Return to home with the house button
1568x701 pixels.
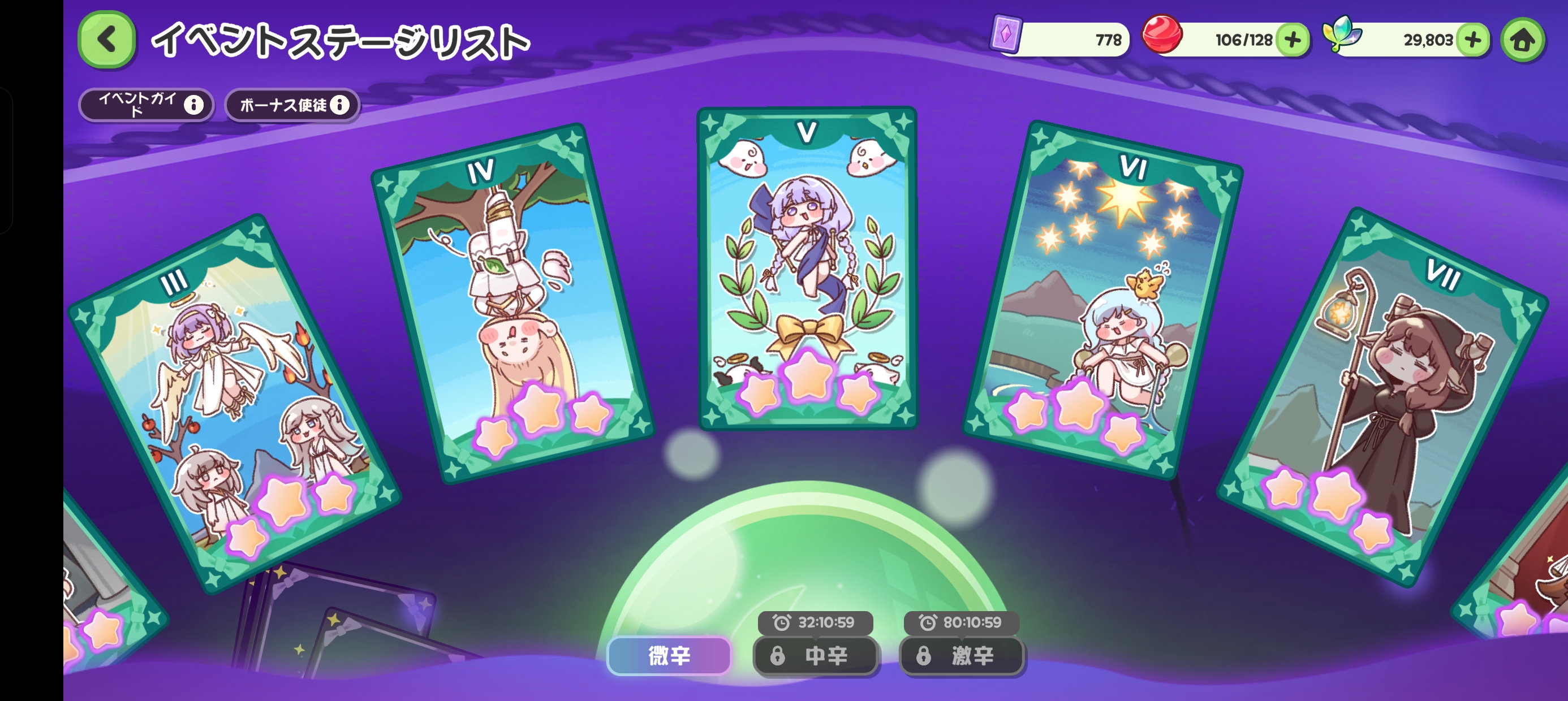pos(1522,40)
